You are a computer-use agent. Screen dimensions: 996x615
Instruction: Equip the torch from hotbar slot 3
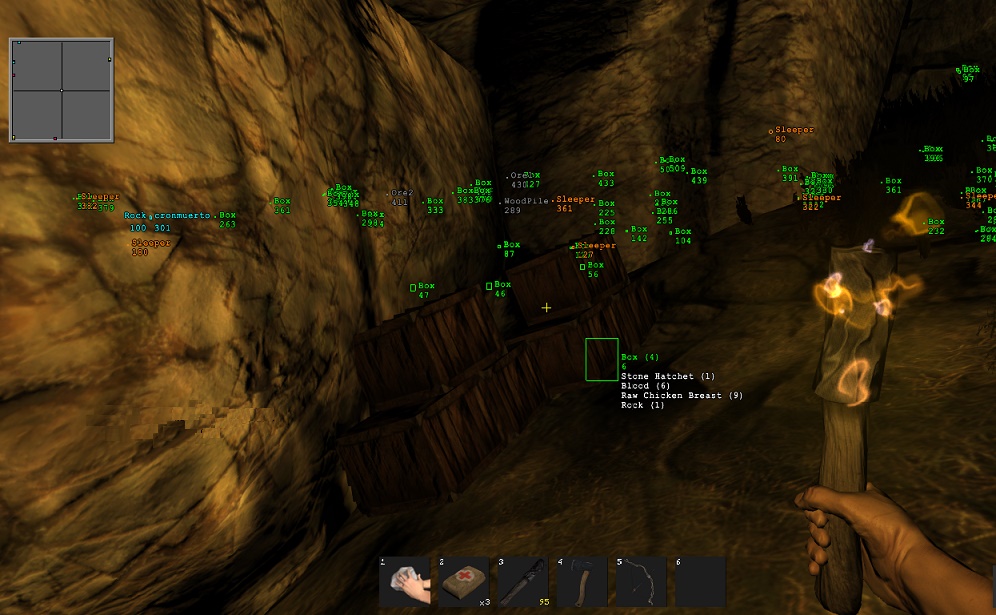[x=523, y=582]
